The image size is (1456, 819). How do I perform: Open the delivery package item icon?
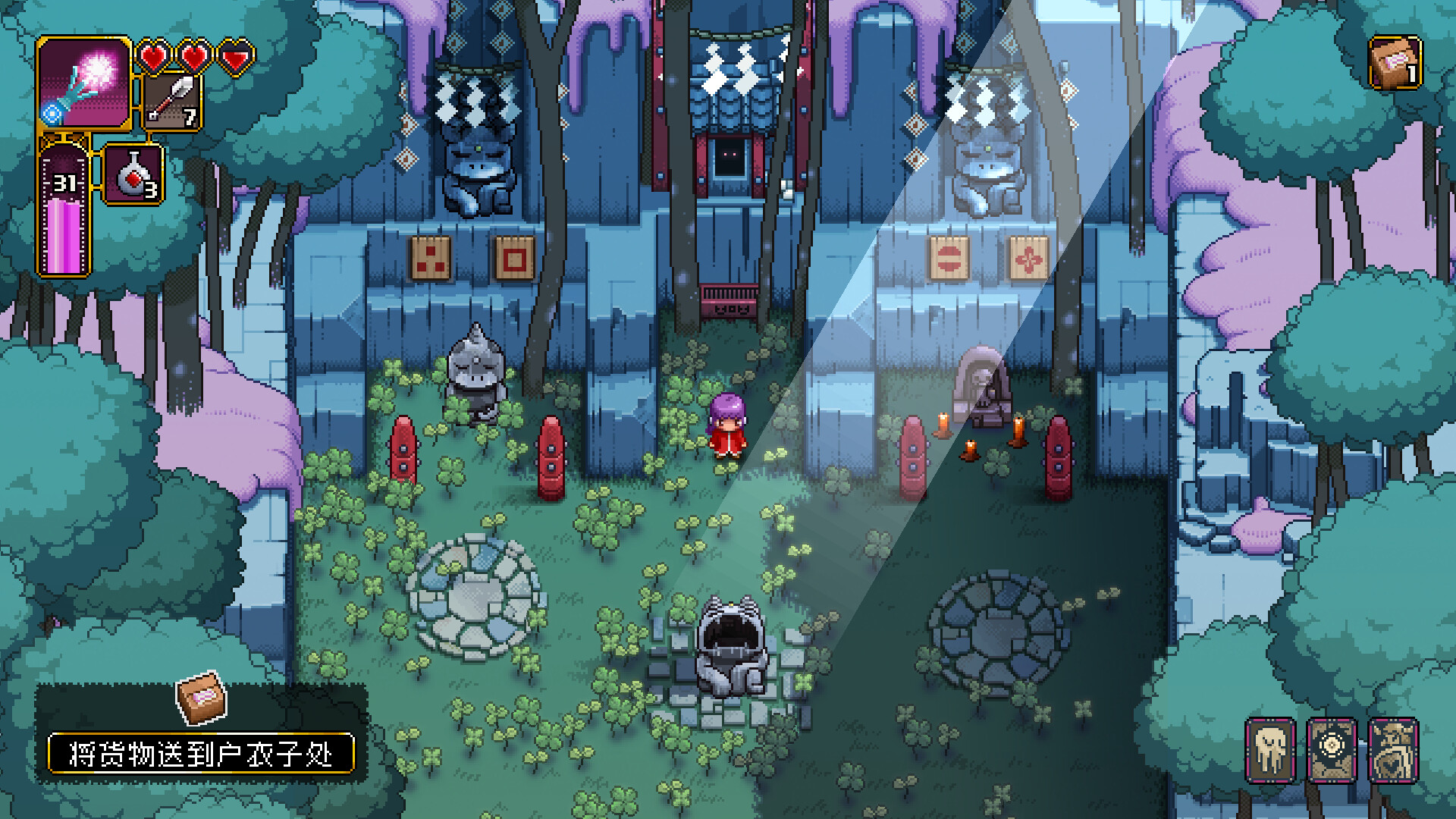click(x=1395, y=62)
